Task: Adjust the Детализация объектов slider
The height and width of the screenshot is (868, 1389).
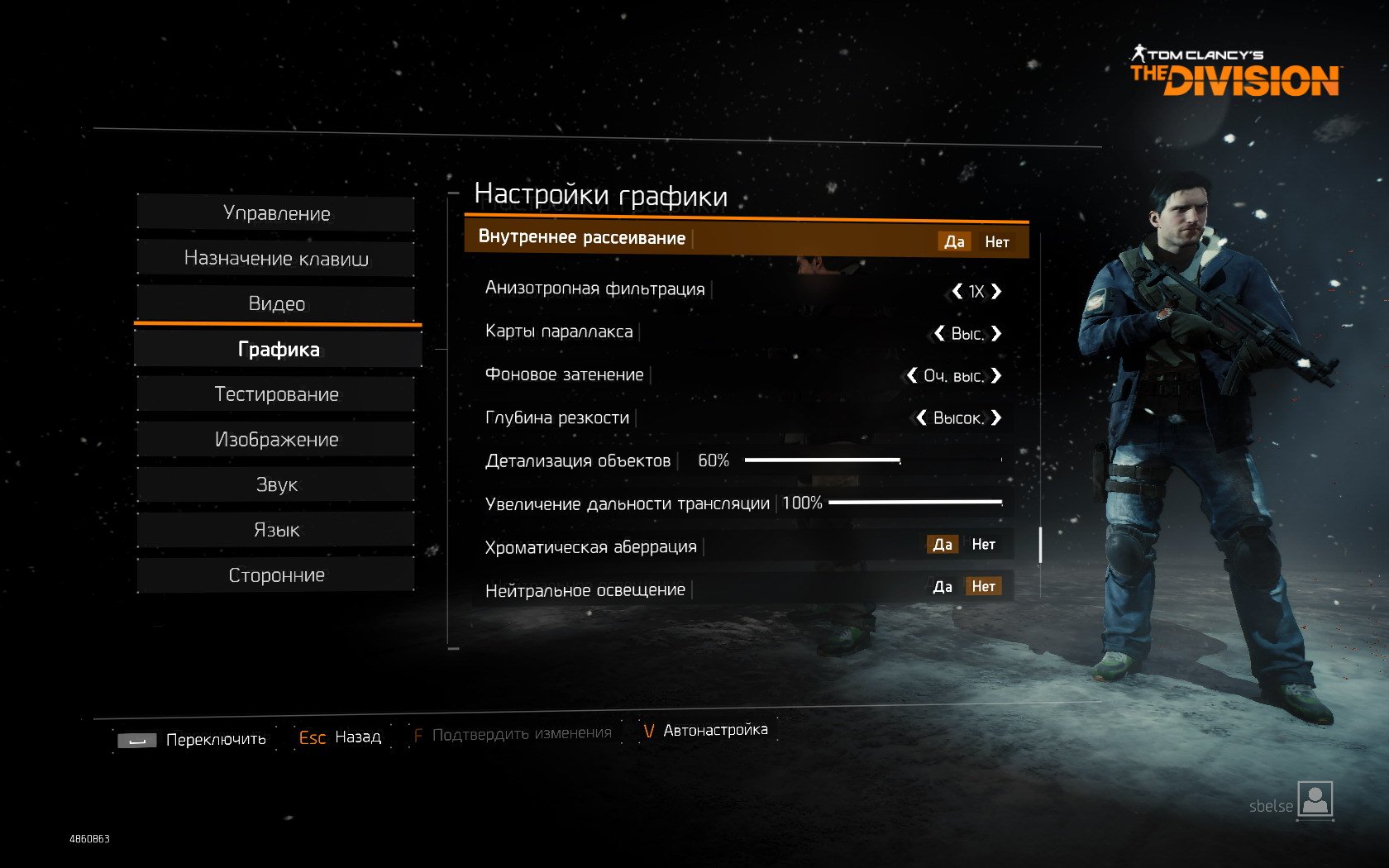Action: pyautogui.click(x=900, y=460)
